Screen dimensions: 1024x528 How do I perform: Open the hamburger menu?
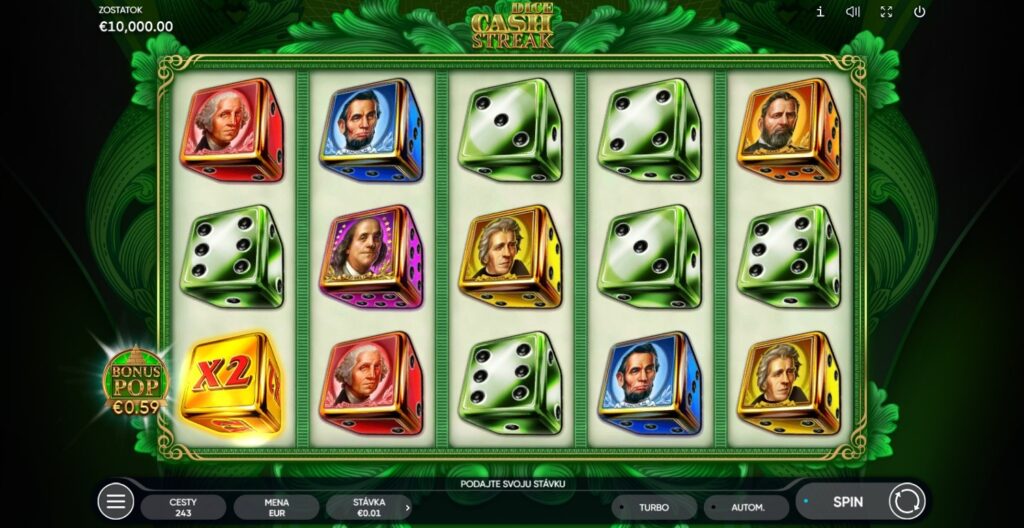[x=115, y=501]
